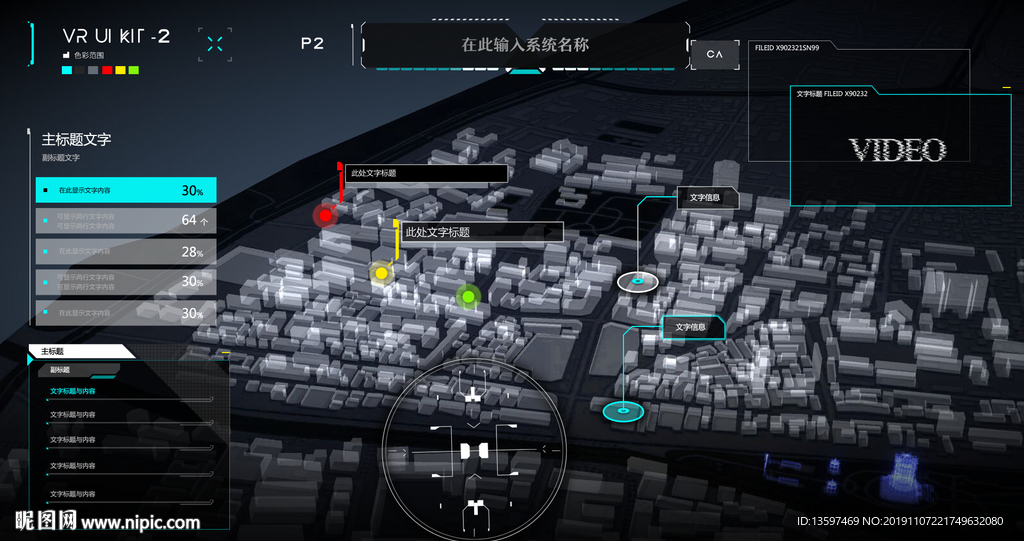Select the red map marker
Viewport: 1024px width, 541px height.
(324, 215)
